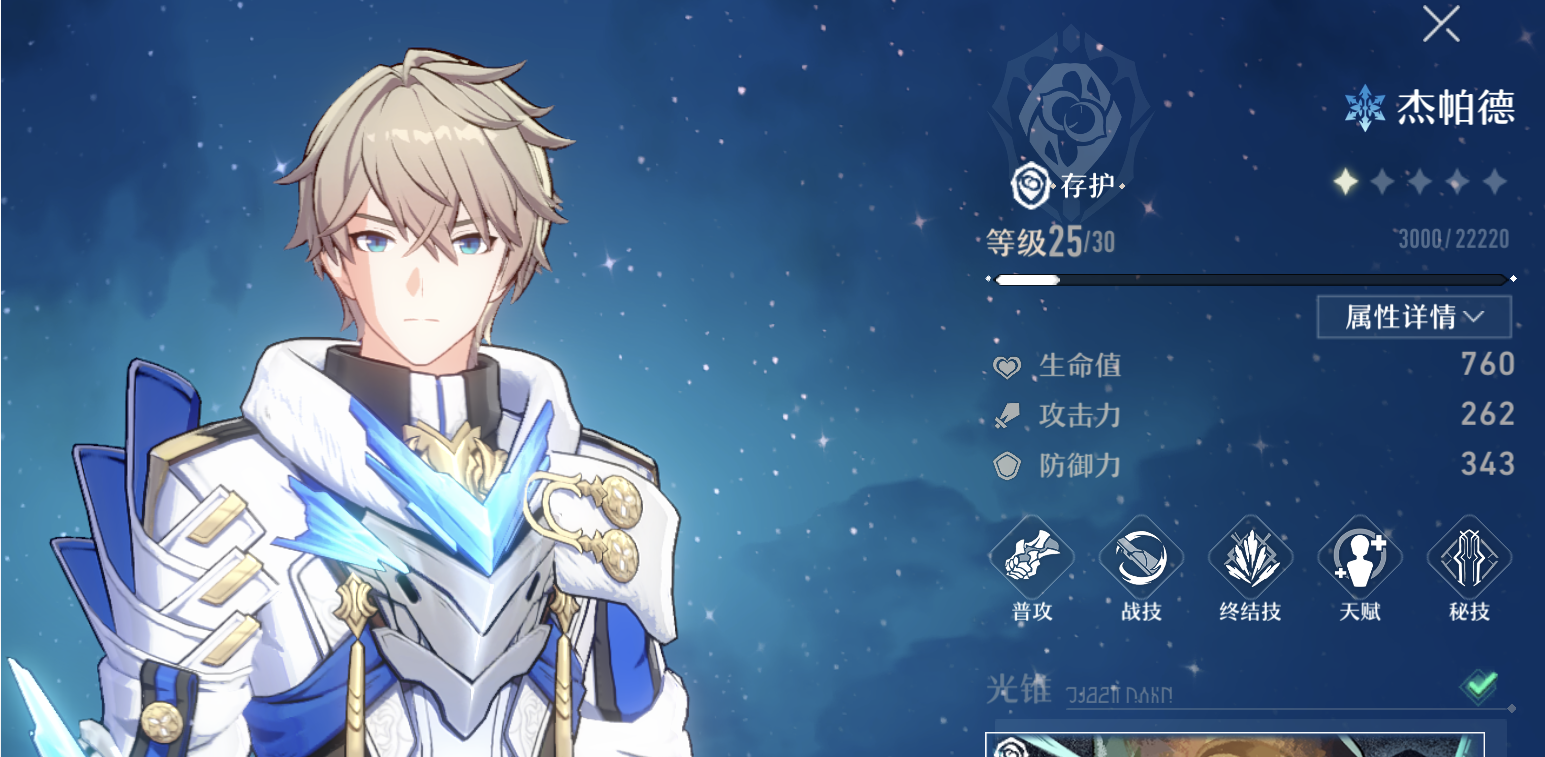
Task: View the 终结技 ultimate ability
Action: (1250, 558)
